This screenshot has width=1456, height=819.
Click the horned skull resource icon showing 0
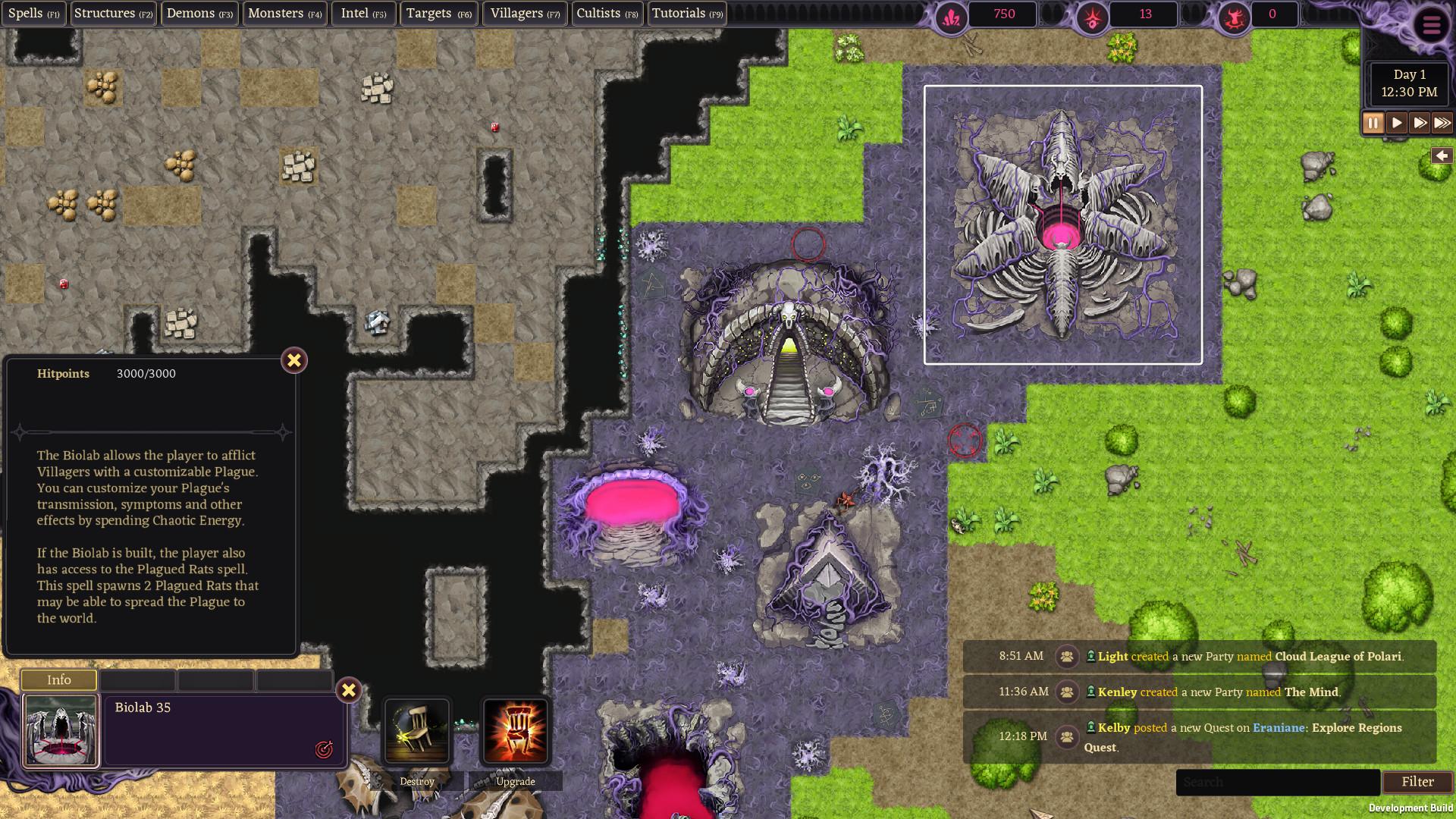pos(1232,14)
